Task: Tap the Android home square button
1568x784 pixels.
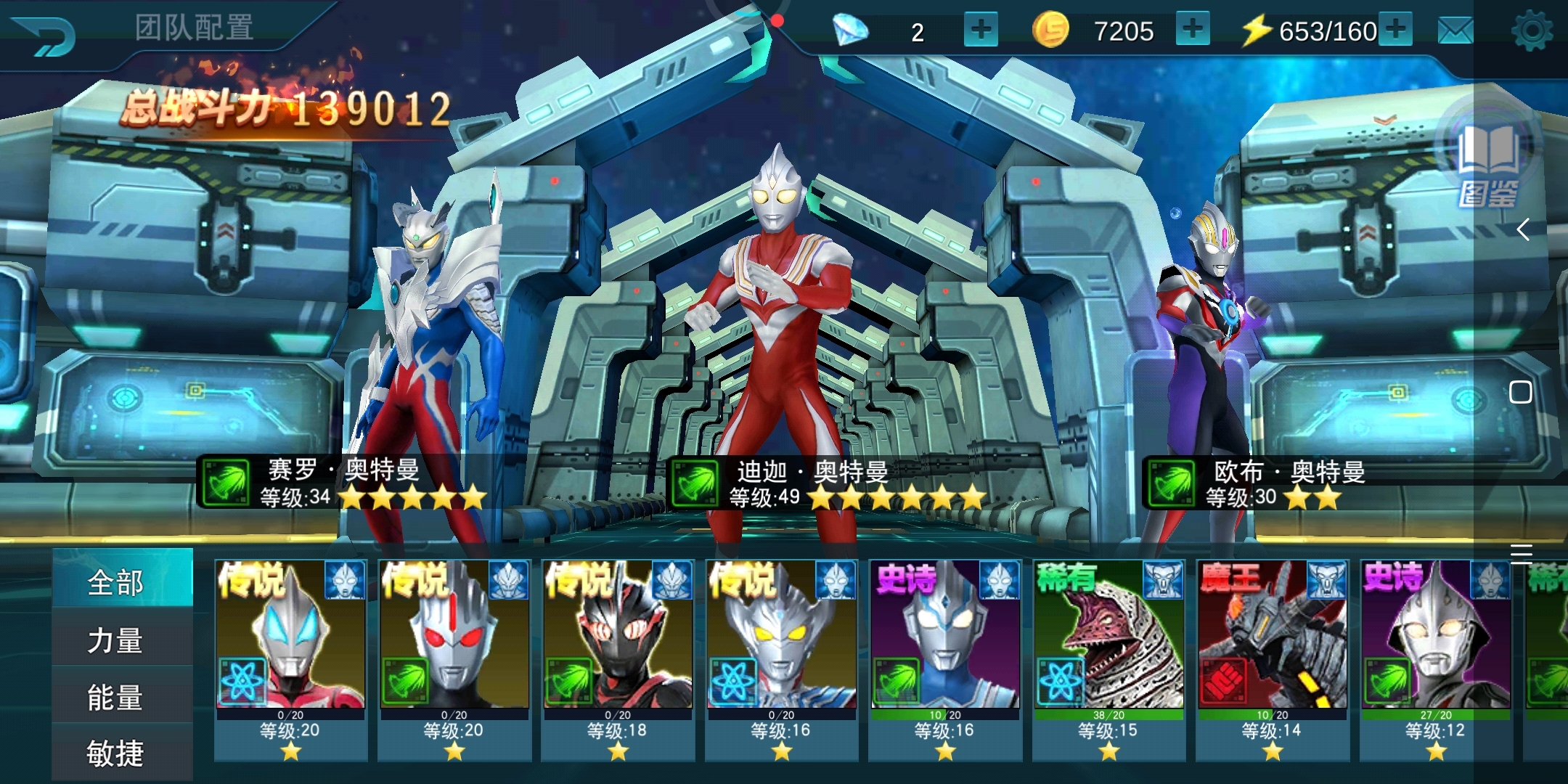Action: [1521, 393]
